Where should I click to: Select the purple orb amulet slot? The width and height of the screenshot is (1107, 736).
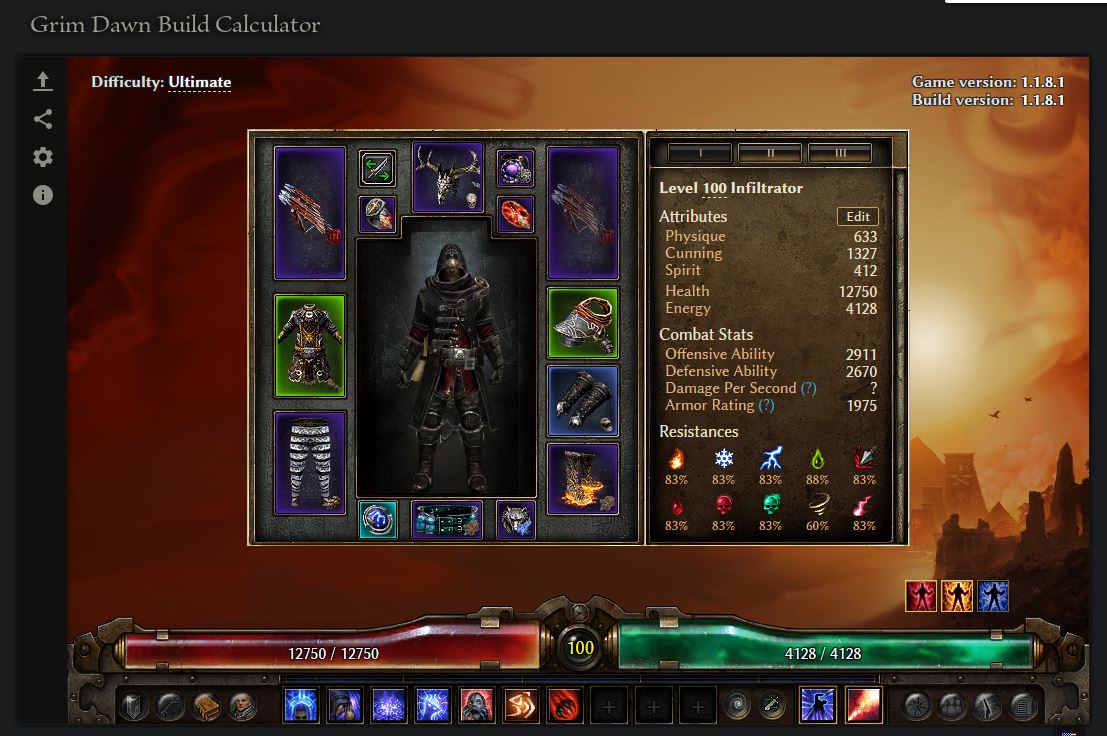tap(516, 168)
